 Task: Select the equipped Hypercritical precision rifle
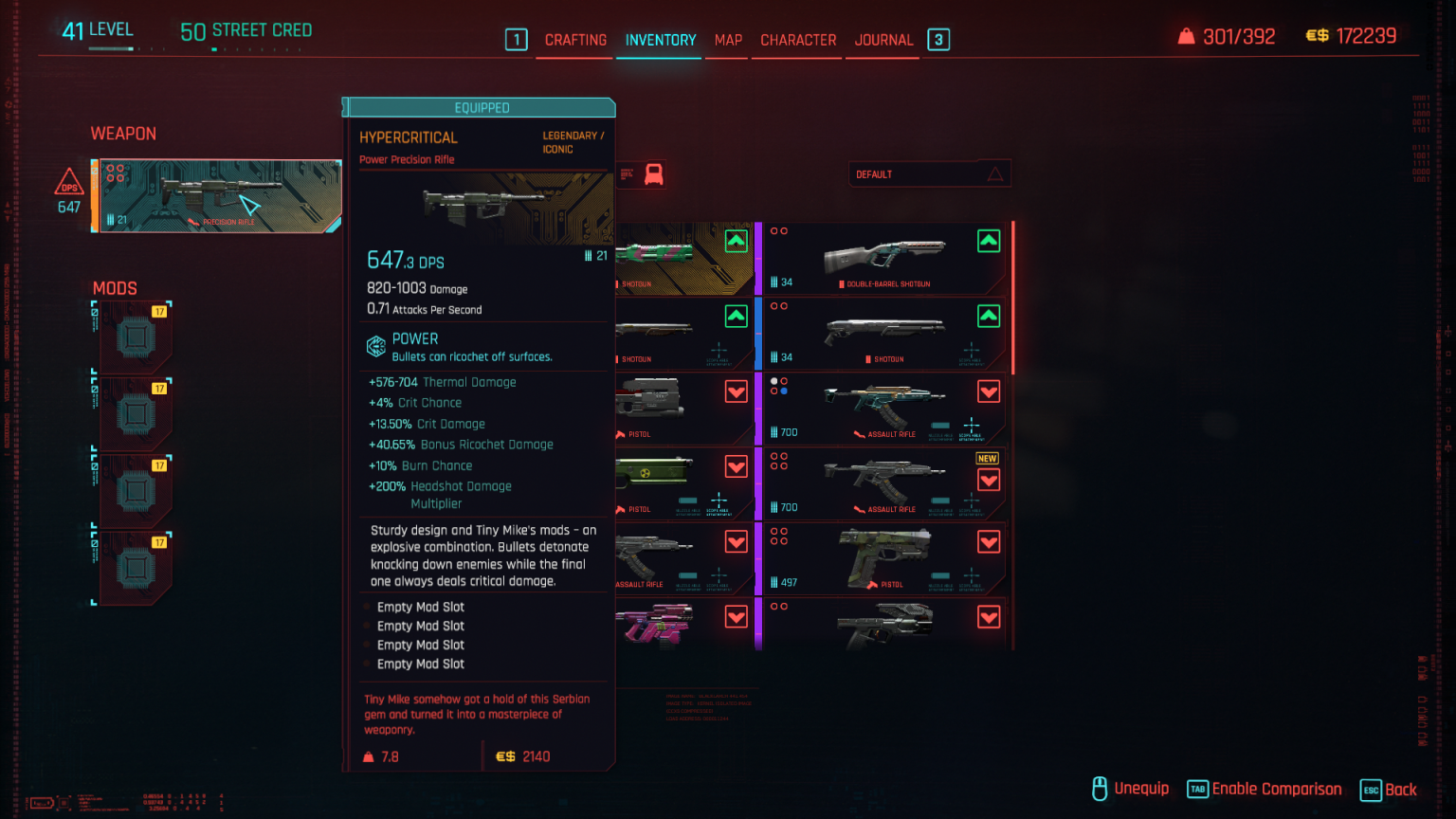[x=216, y=196]
